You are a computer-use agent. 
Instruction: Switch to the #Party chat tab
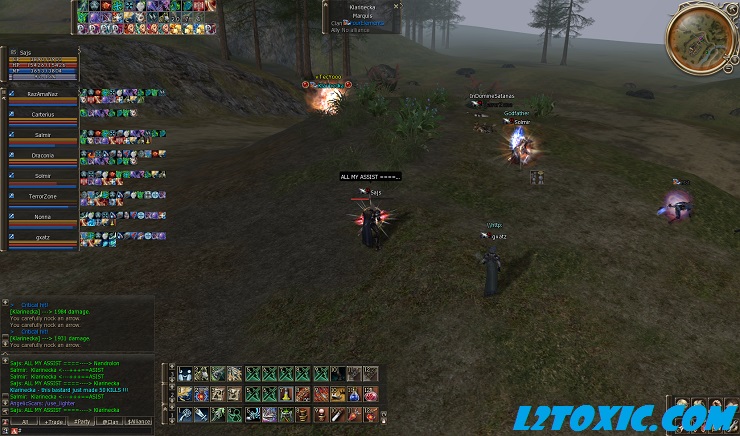[82, 423]
